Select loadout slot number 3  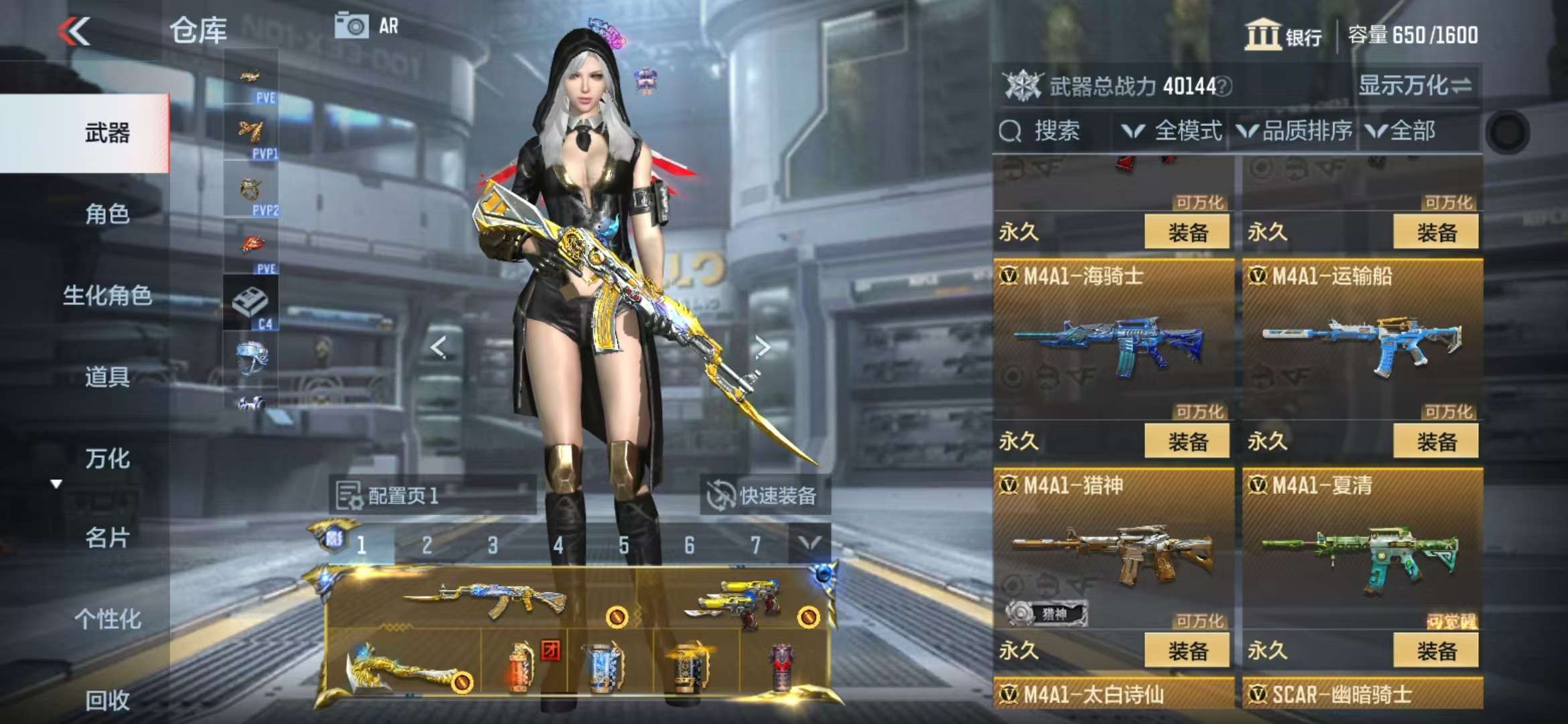click(493, 546)
